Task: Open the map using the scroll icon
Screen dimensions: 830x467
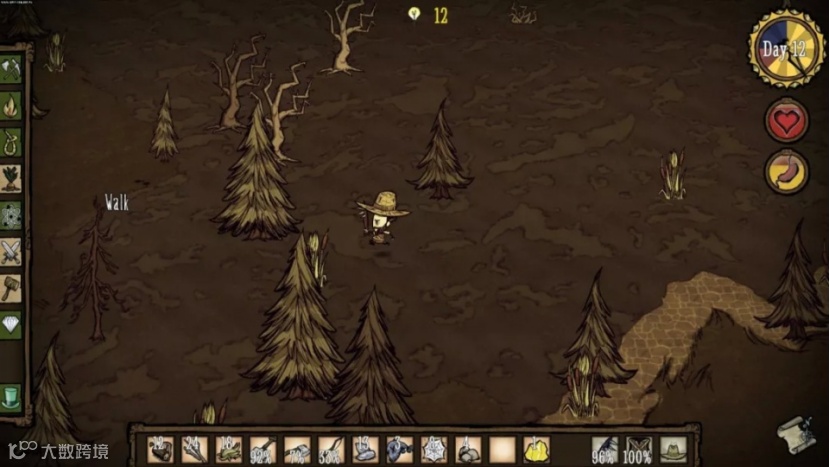Action: point(796,432)
